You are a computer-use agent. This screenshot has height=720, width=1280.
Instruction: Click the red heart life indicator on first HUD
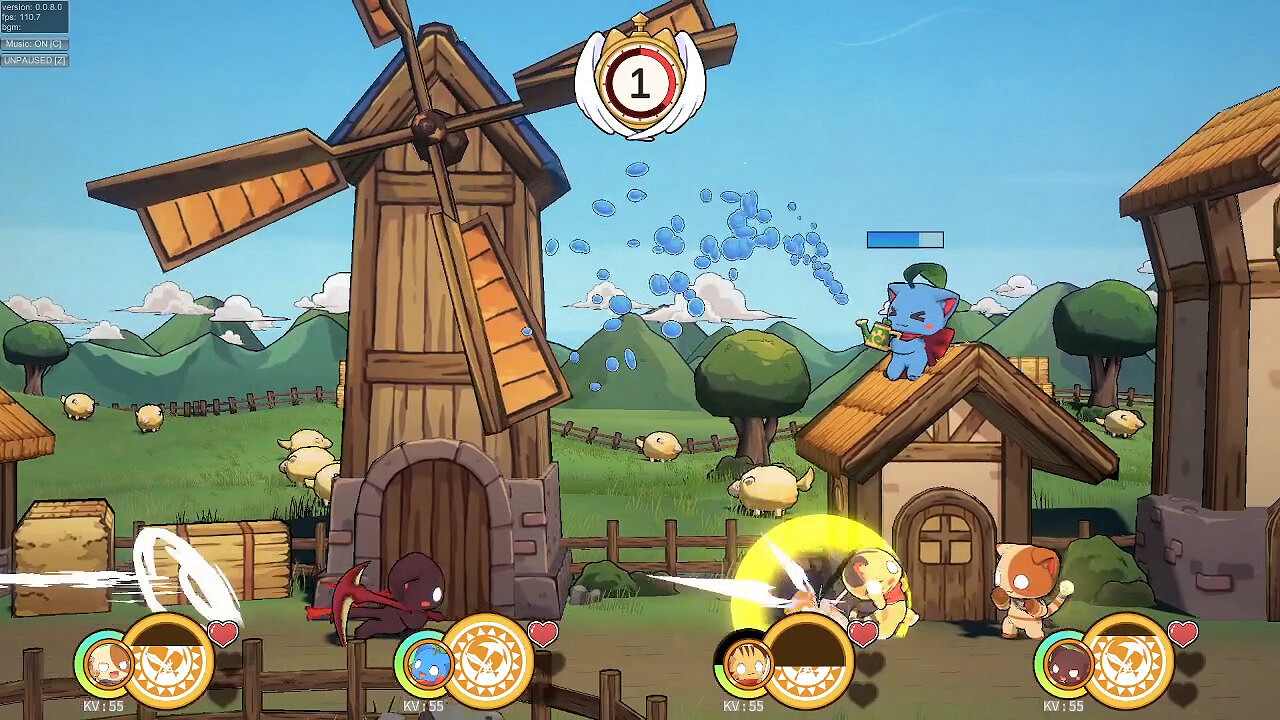coord(222,632)
